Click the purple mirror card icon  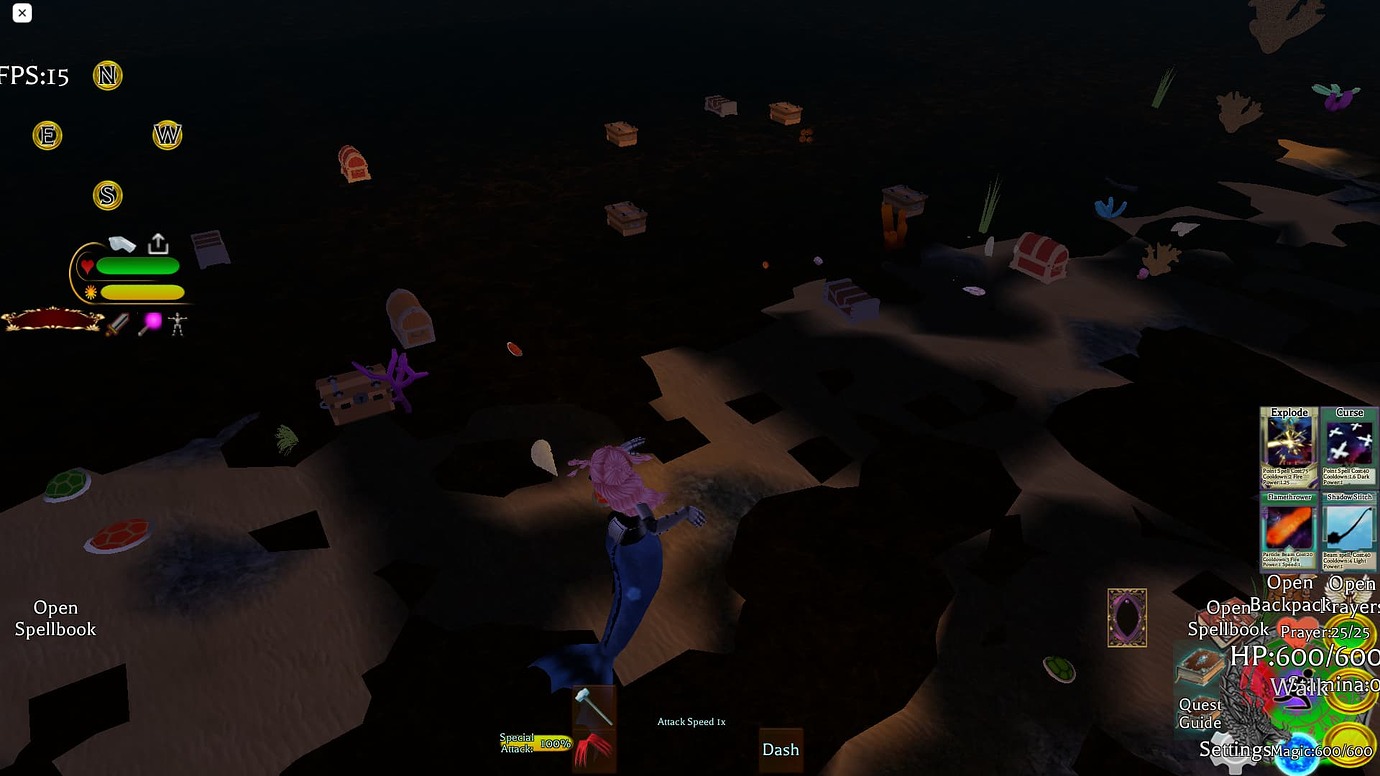coord(1127,617)
